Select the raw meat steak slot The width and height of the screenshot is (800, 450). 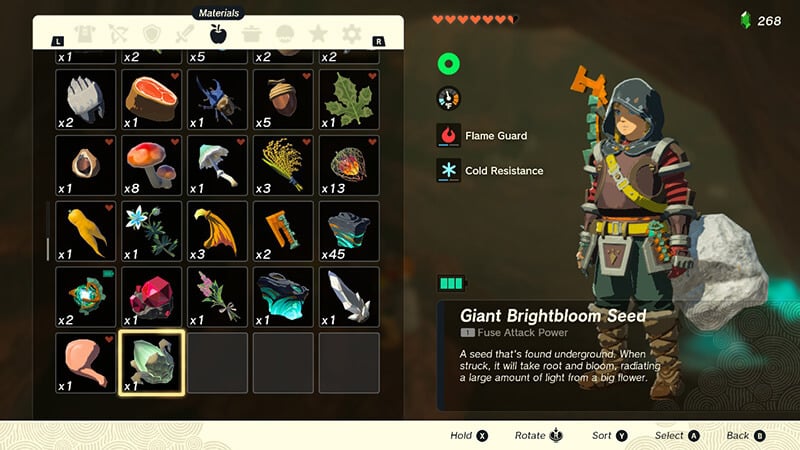[x=151, y=98]
